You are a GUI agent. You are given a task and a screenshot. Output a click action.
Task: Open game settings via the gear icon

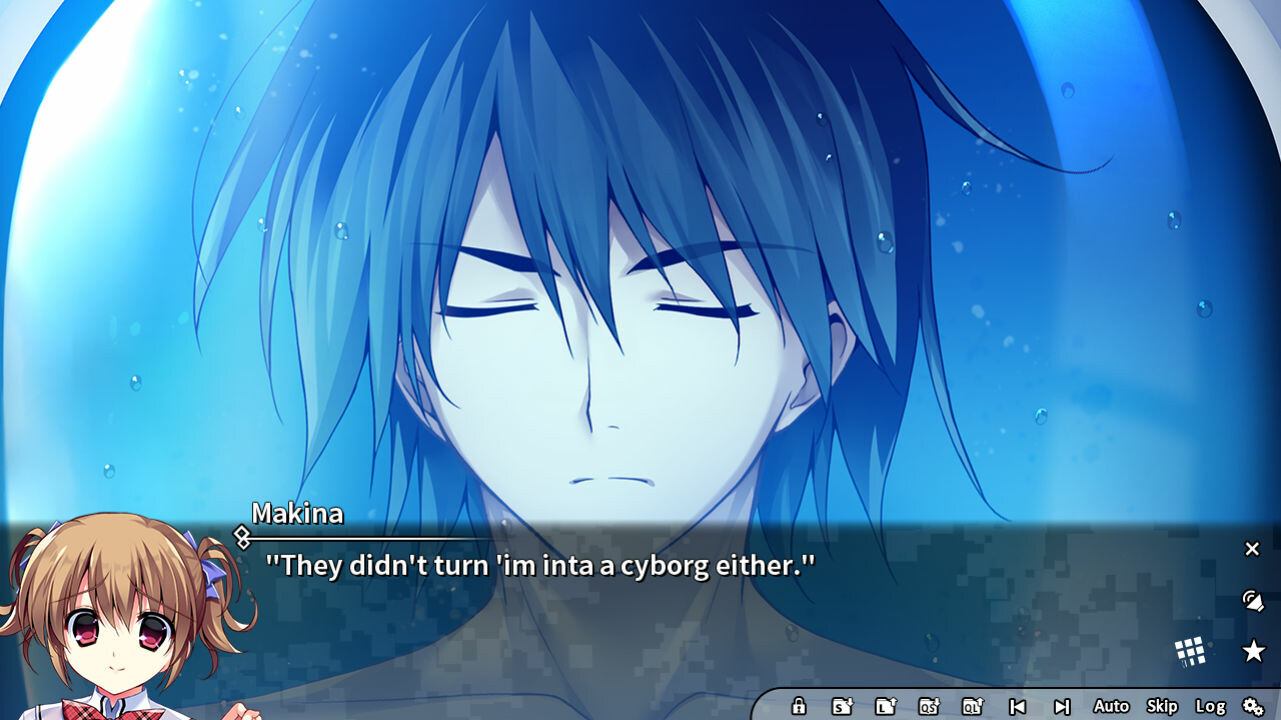[x=1253, y=706]
